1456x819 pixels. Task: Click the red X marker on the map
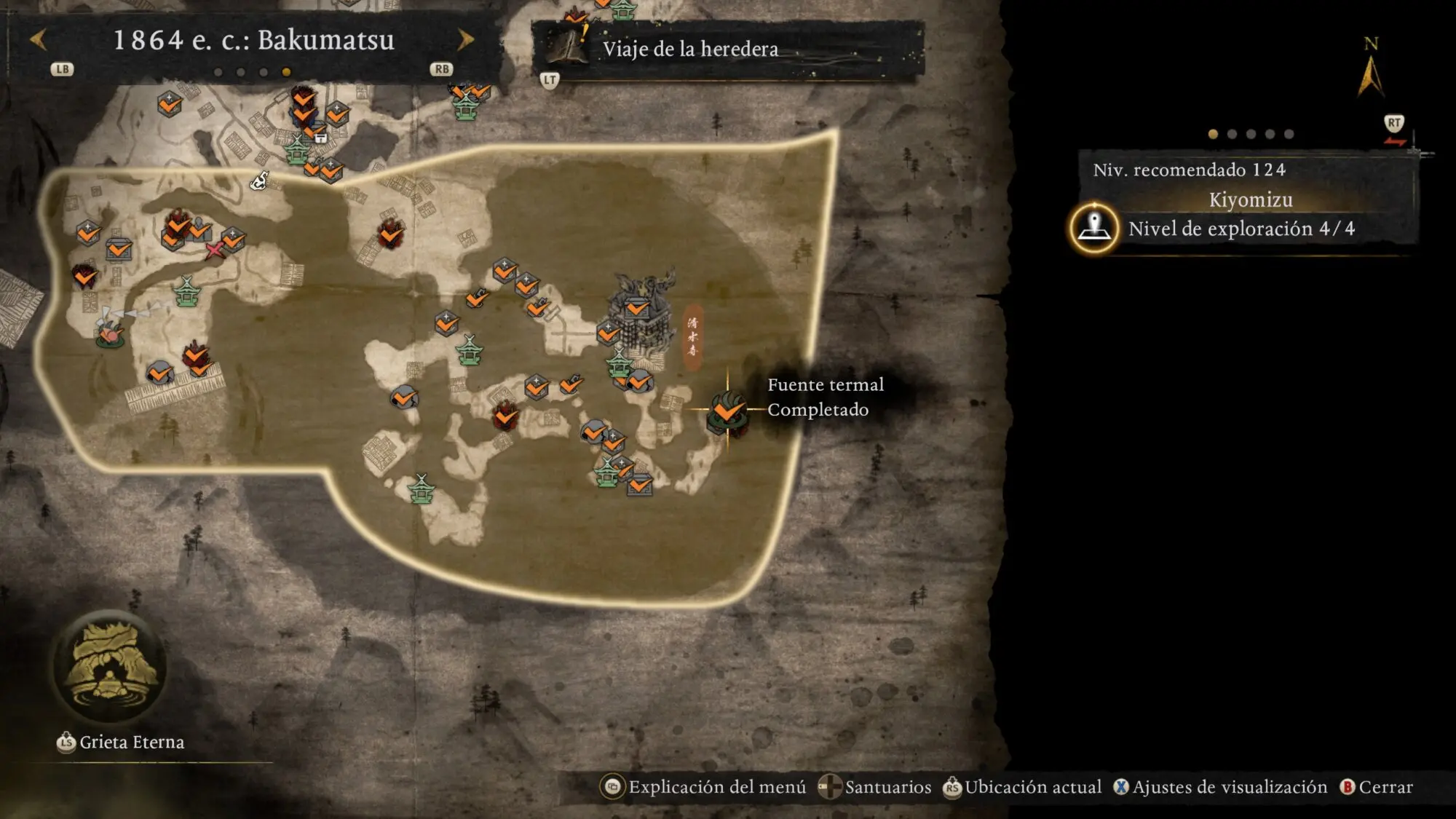point(214,251)
